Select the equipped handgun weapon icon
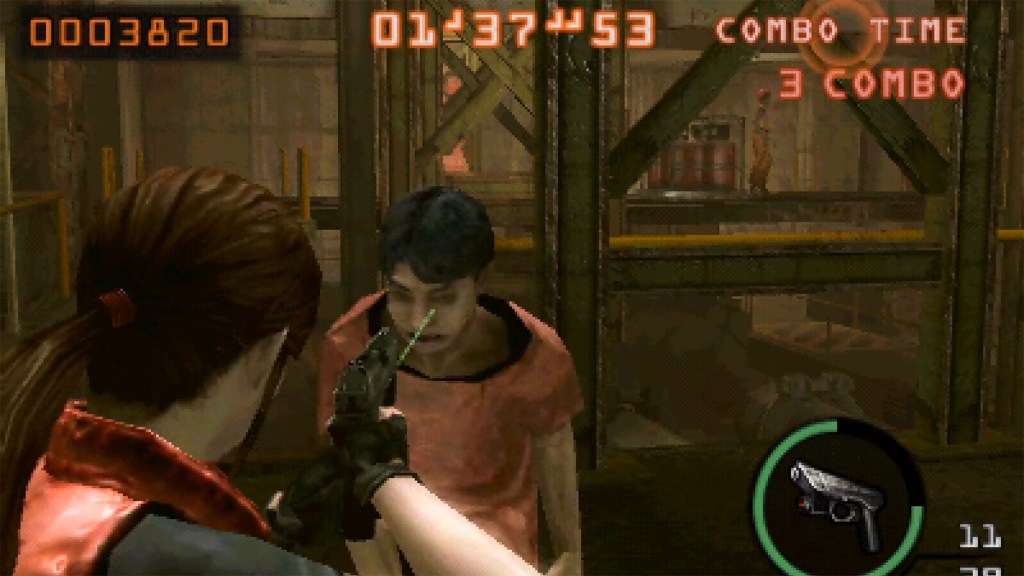The width and height of the screenshot is (1024, 576). point(836,501)
